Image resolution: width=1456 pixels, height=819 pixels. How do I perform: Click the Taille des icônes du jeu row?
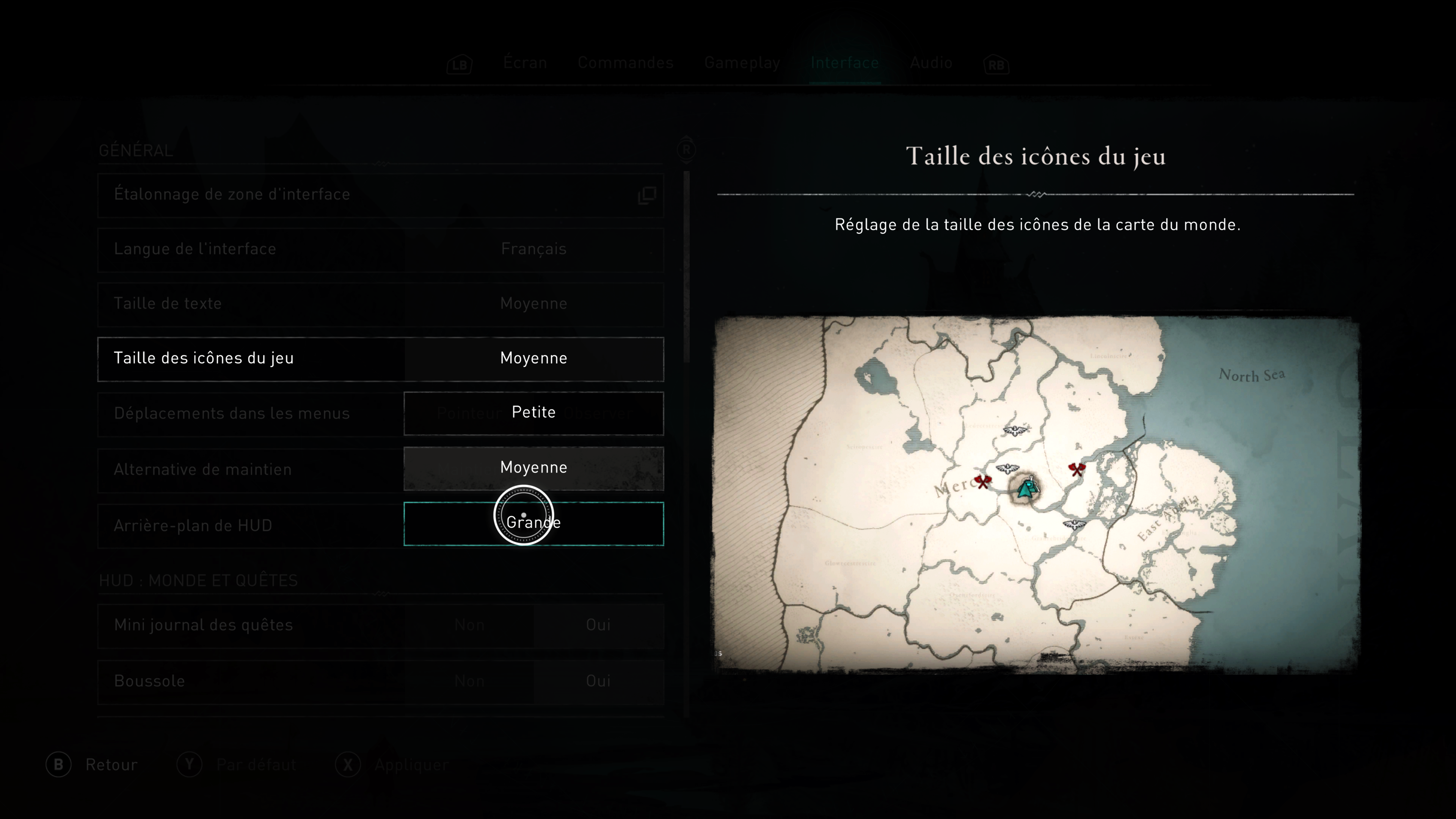click(x=380, y=359)
